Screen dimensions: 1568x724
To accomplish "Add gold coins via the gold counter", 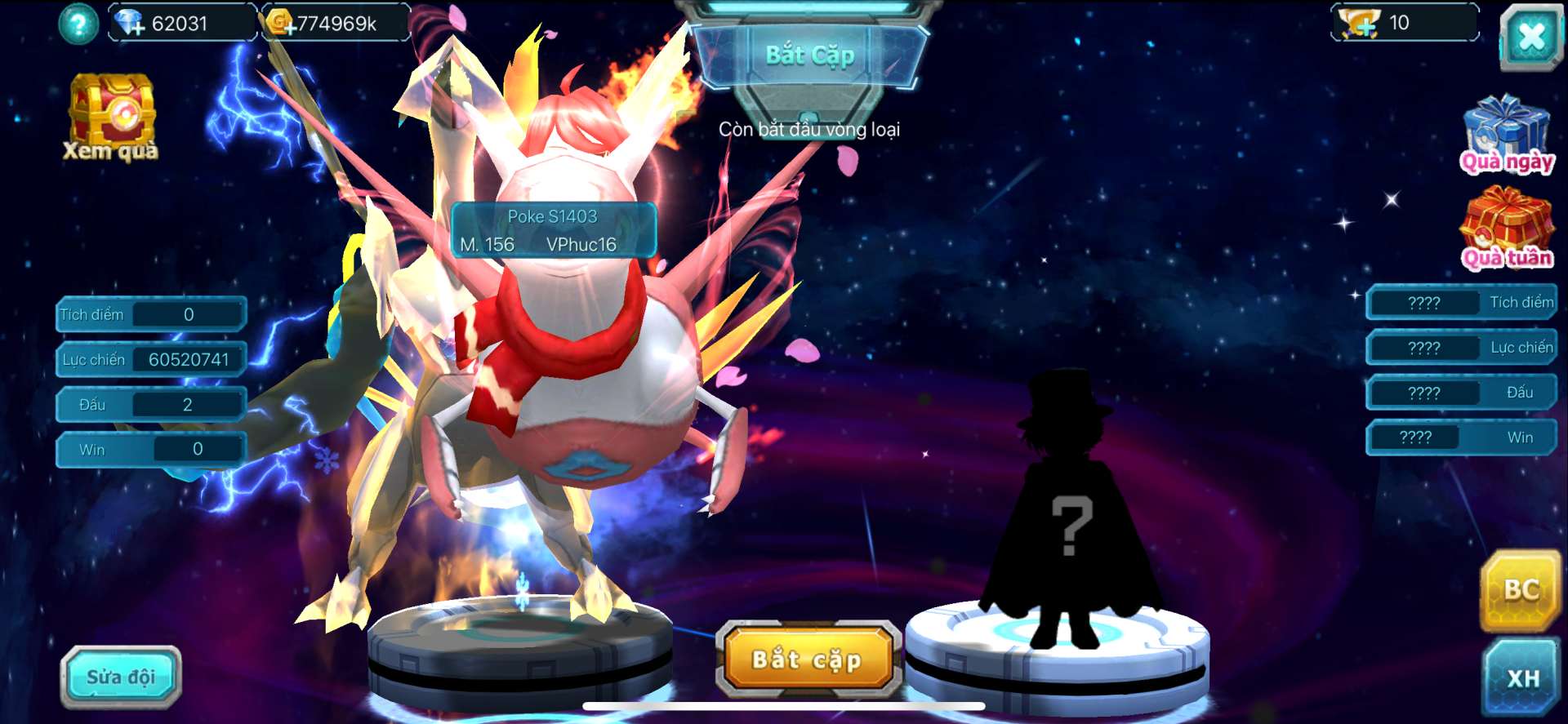I will 281,23.
